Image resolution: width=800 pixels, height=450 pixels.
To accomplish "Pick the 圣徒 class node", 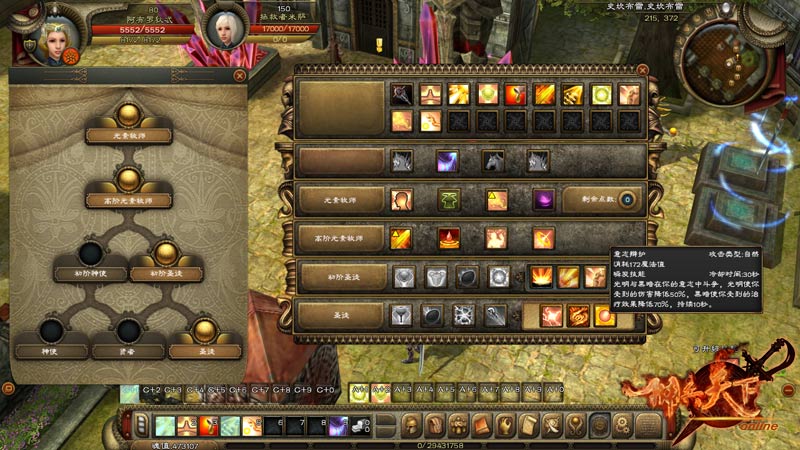I will (205, 350).
